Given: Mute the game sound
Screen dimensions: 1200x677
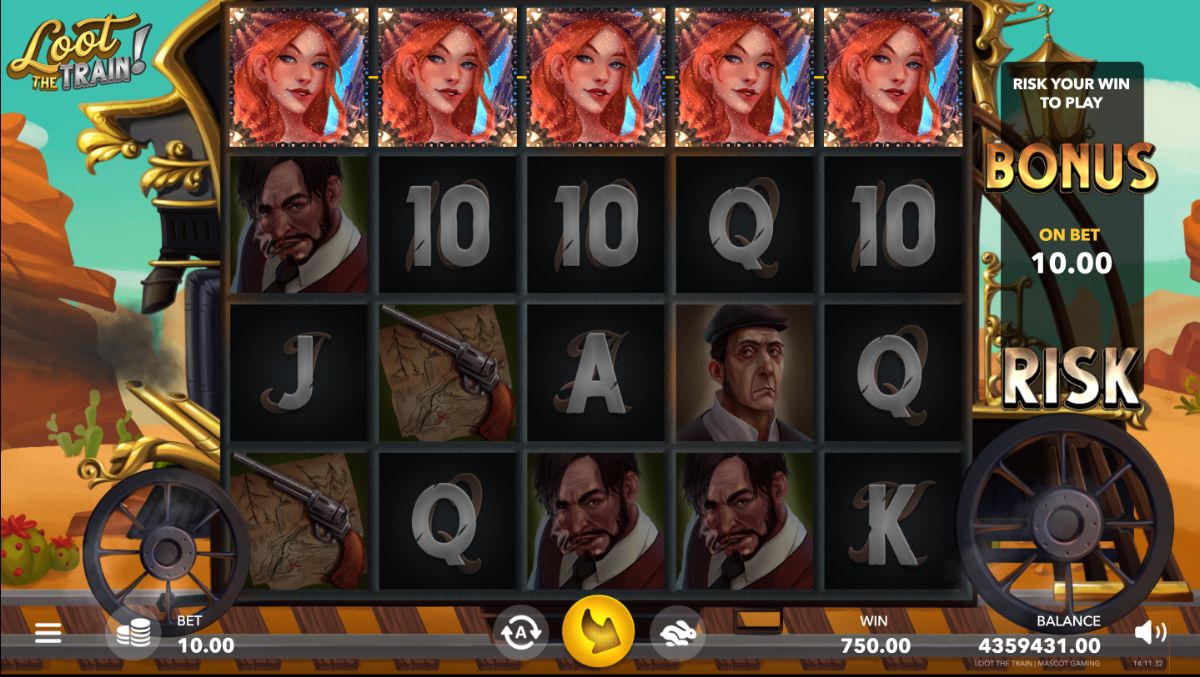Looking at the screenshot, I should (x=1150, y=632).
